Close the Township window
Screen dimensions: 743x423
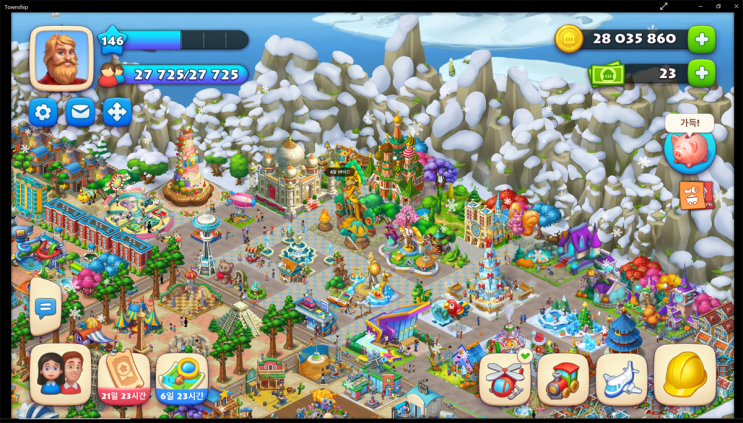pos(735,6)
